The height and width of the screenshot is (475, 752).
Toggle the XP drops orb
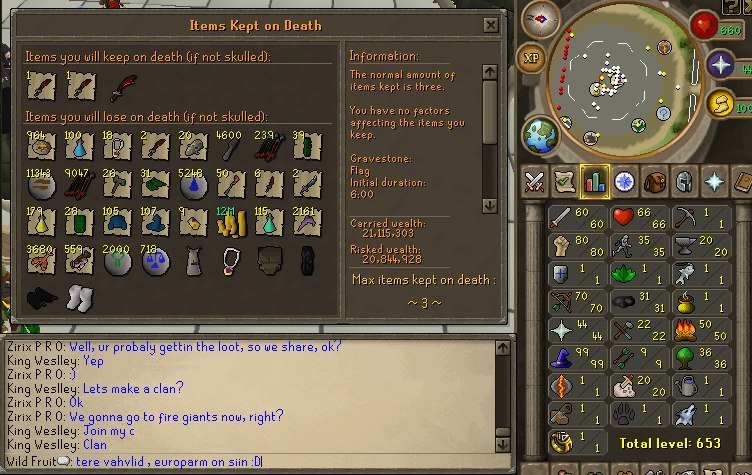[x=531, y=57]
